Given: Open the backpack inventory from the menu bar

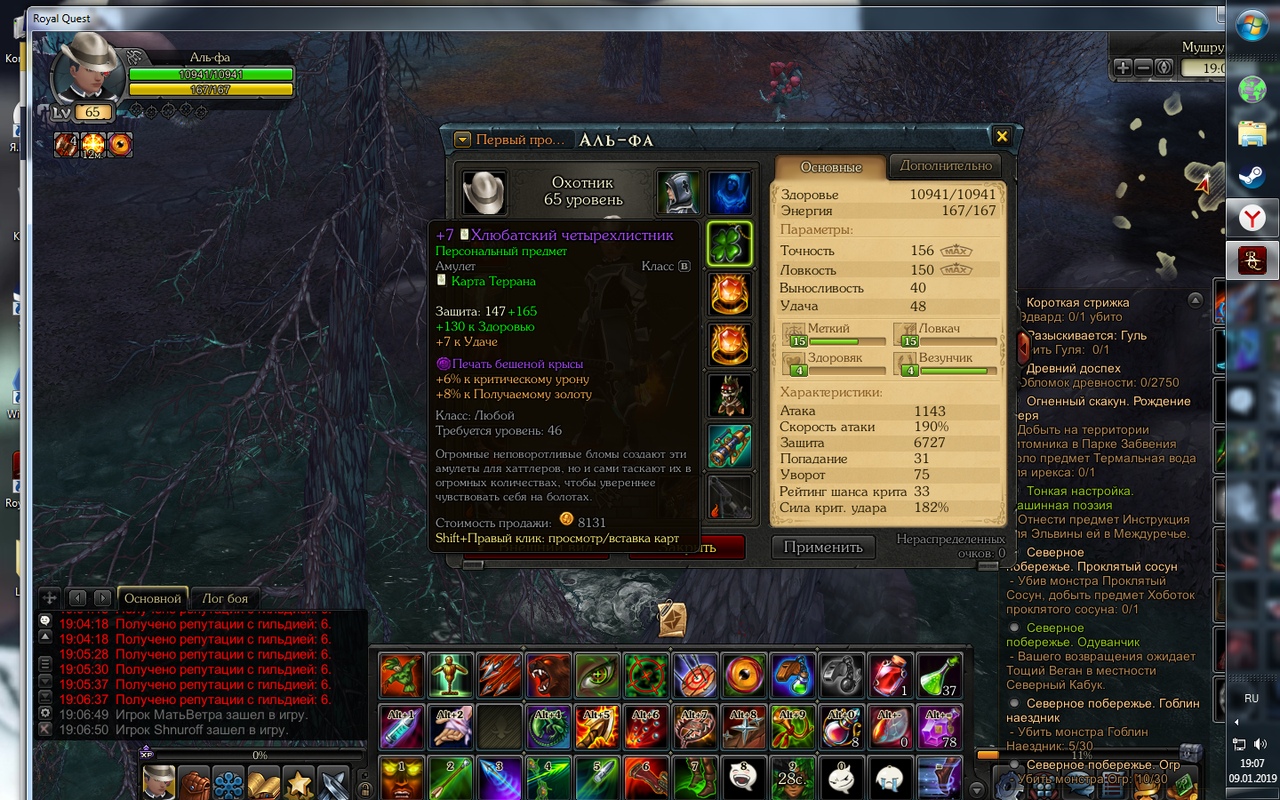Looking at the screenshot, I should (194, 782).
